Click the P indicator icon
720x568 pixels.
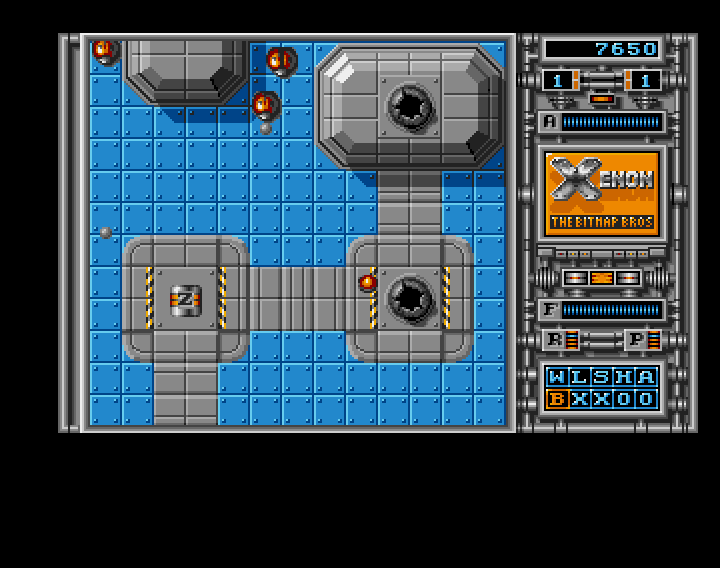pos(636,340)
